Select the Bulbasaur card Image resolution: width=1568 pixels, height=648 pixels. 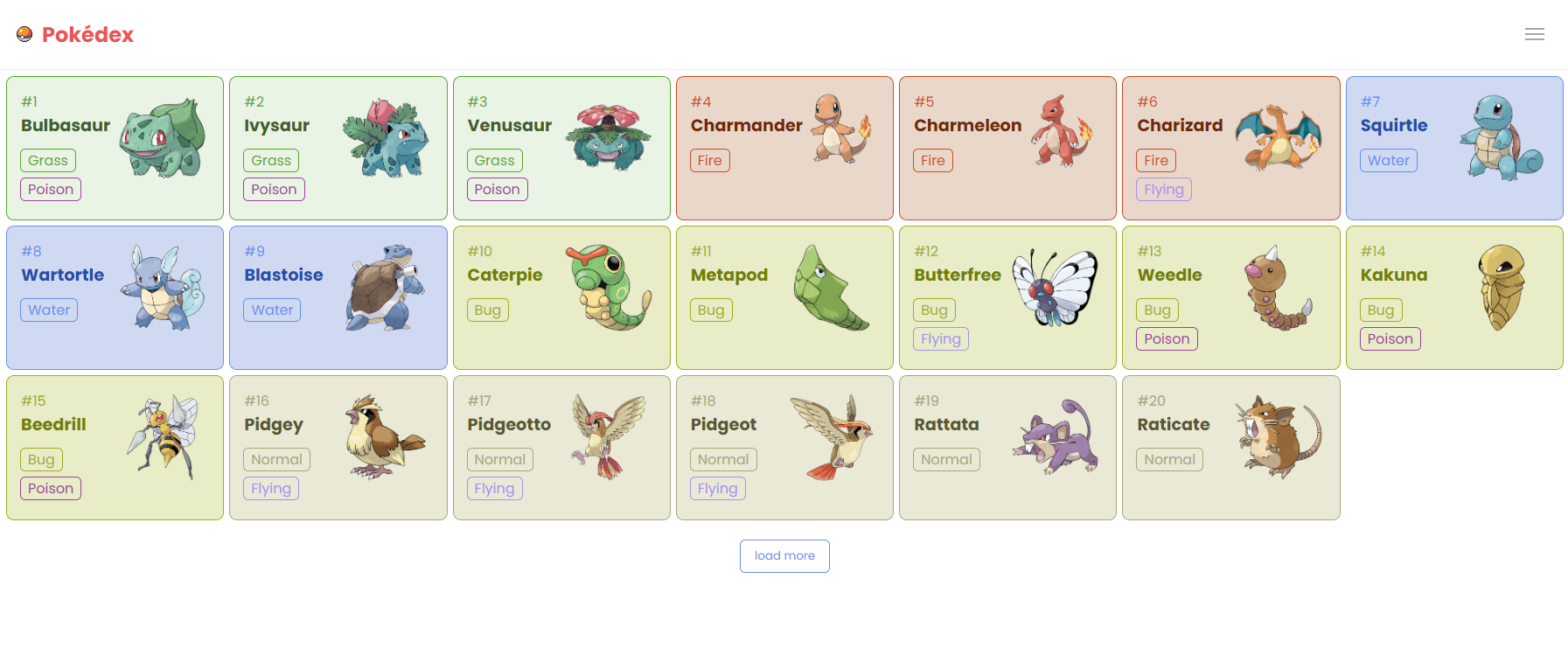click(x=115, y=148)
